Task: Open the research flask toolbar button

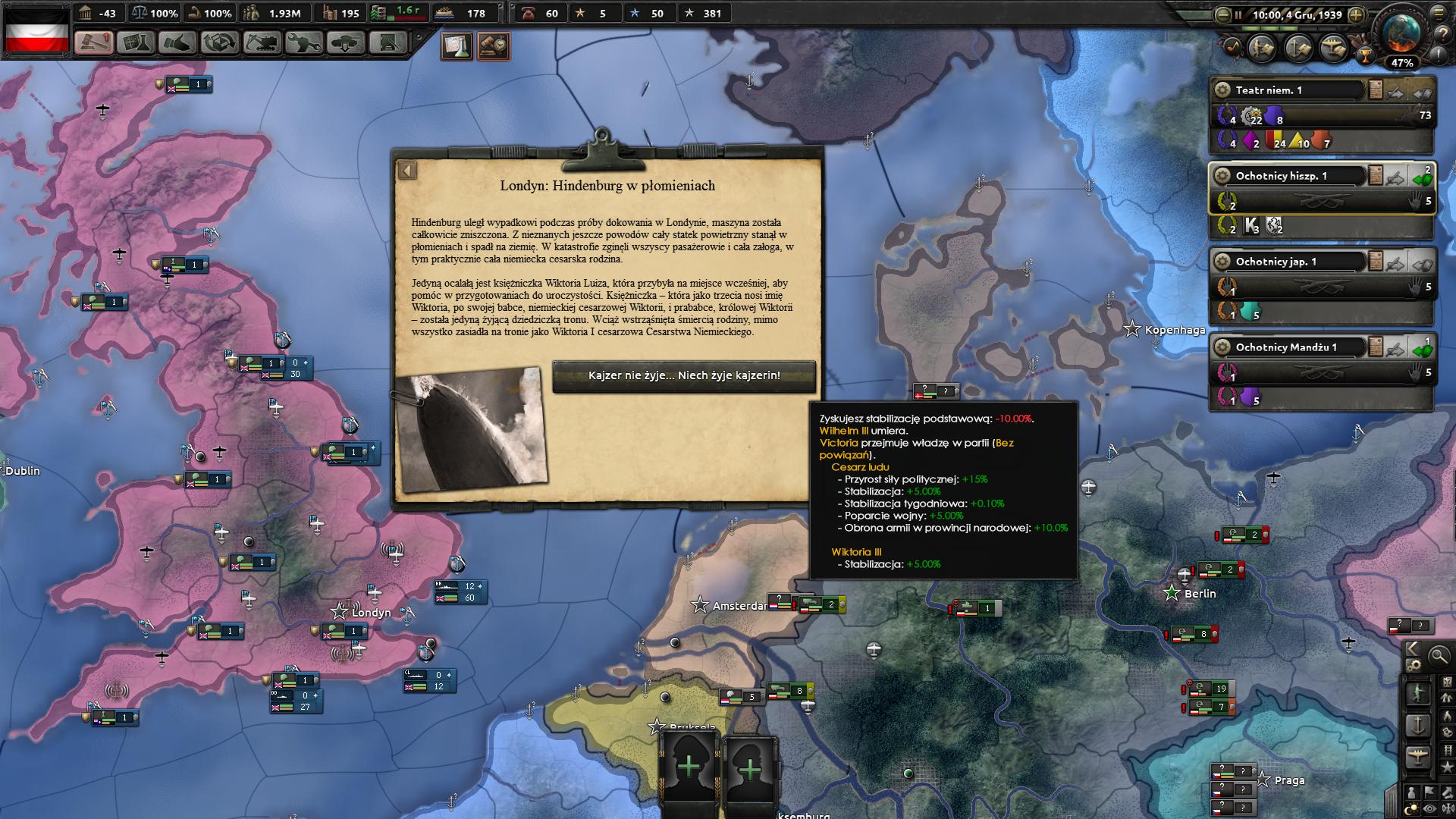Action: 136,42
